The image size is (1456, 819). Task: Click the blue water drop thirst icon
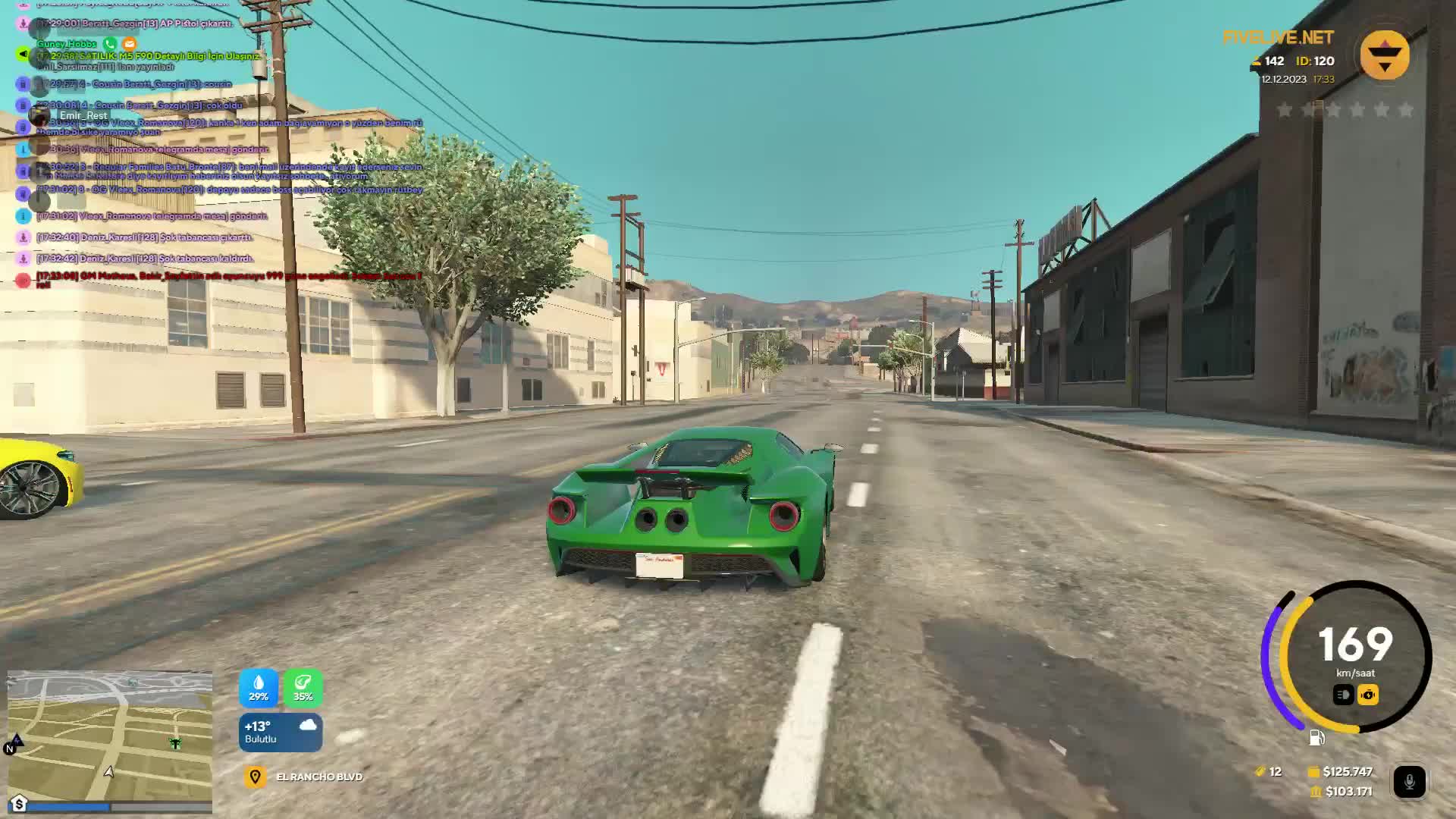tap(259, 687)
